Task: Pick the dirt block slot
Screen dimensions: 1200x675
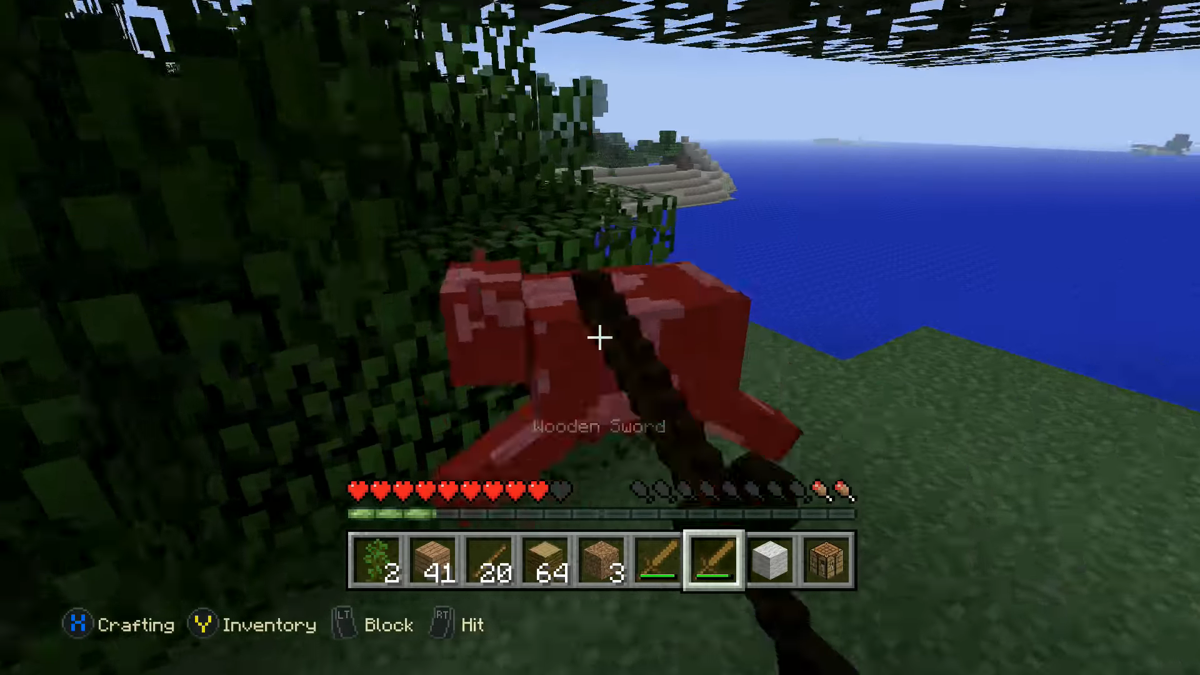Action: [x=601, y=560]
